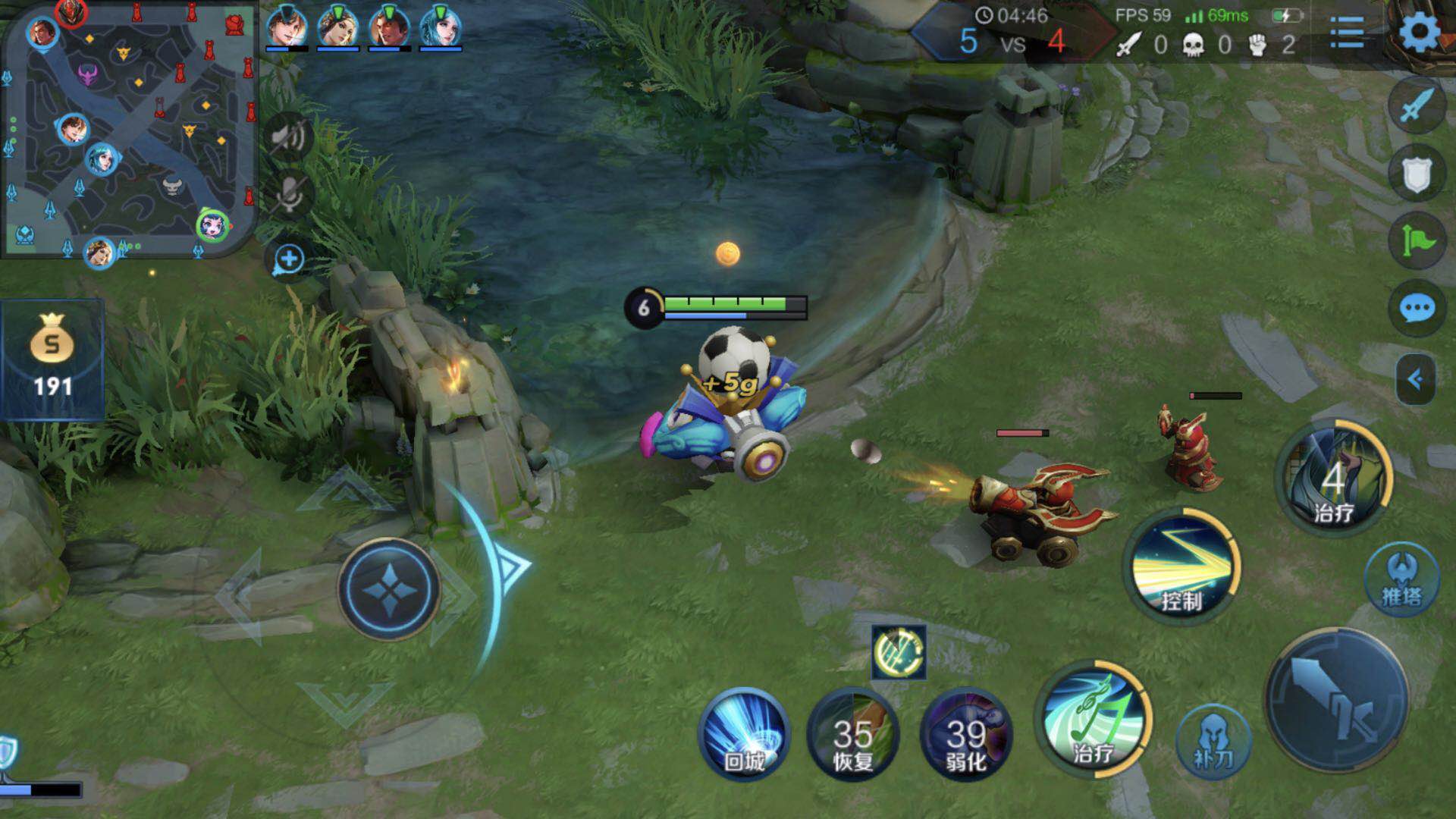Cast the green music note 治疗 skill
The height and width of the screenshot is (819, 1456).
pyautogui.click(x=1094, y=720)
